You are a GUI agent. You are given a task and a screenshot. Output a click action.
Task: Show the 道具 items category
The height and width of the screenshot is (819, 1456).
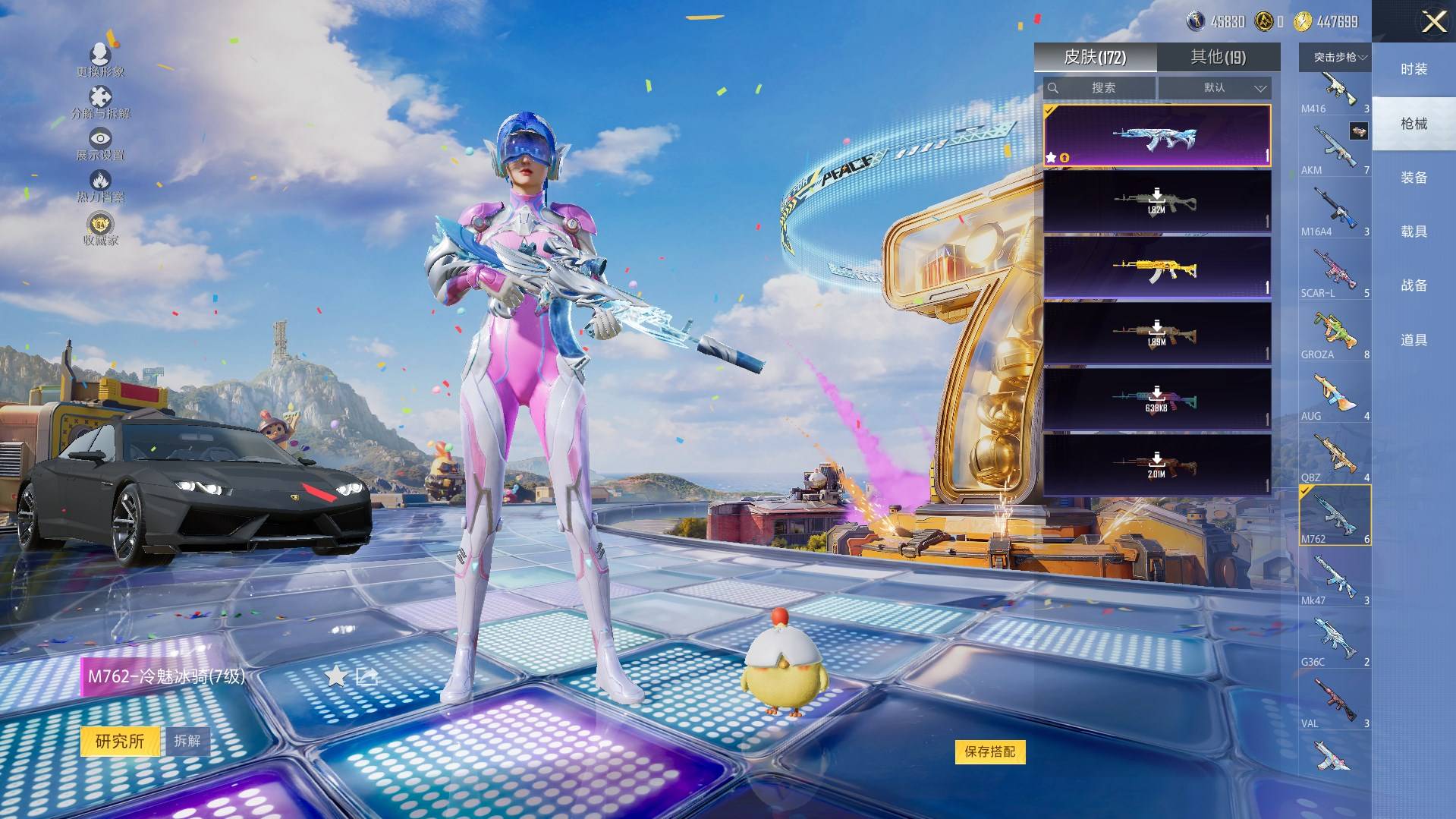[x=1414, y=340]
